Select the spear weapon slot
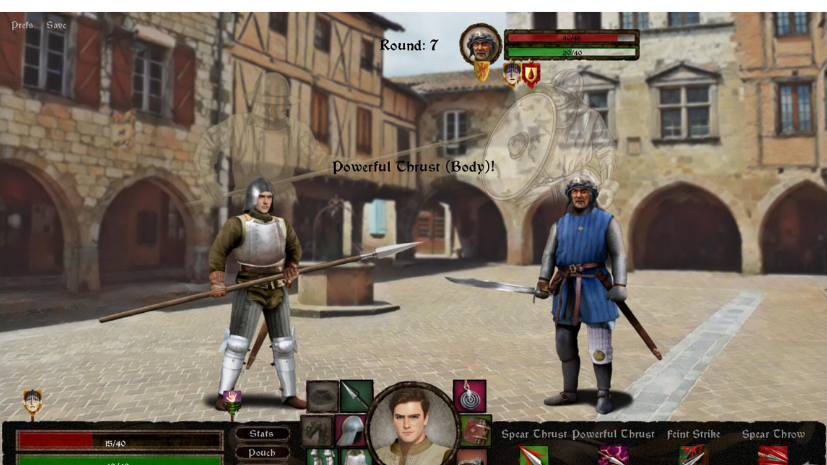827x465 pixels. coord(356,396)
